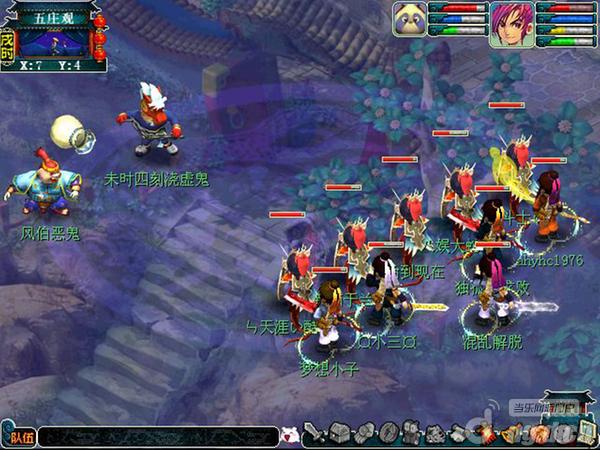Open the pink-haired character portrait

coord(510,22)
